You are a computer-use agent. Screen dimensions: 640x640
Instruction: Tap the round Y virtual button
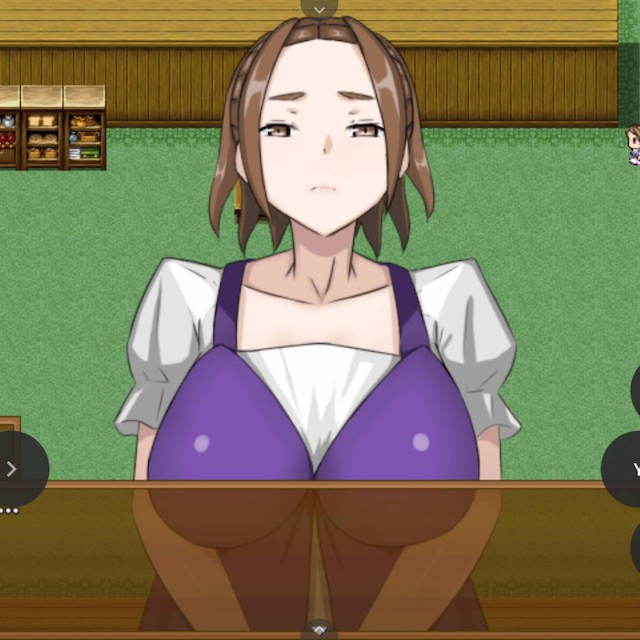(628, 469)
